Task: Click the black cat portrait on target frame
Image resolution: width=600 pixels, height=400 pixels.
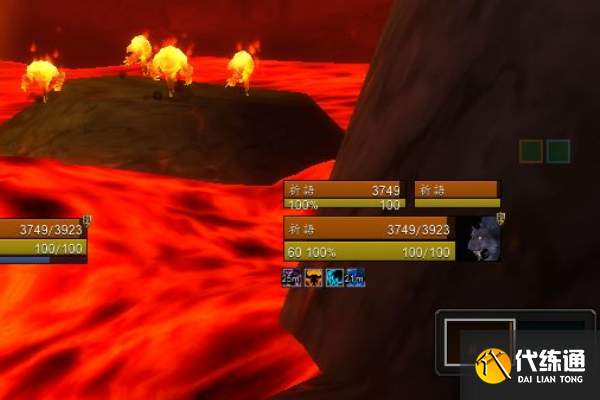Action: (x=481, y=239)
